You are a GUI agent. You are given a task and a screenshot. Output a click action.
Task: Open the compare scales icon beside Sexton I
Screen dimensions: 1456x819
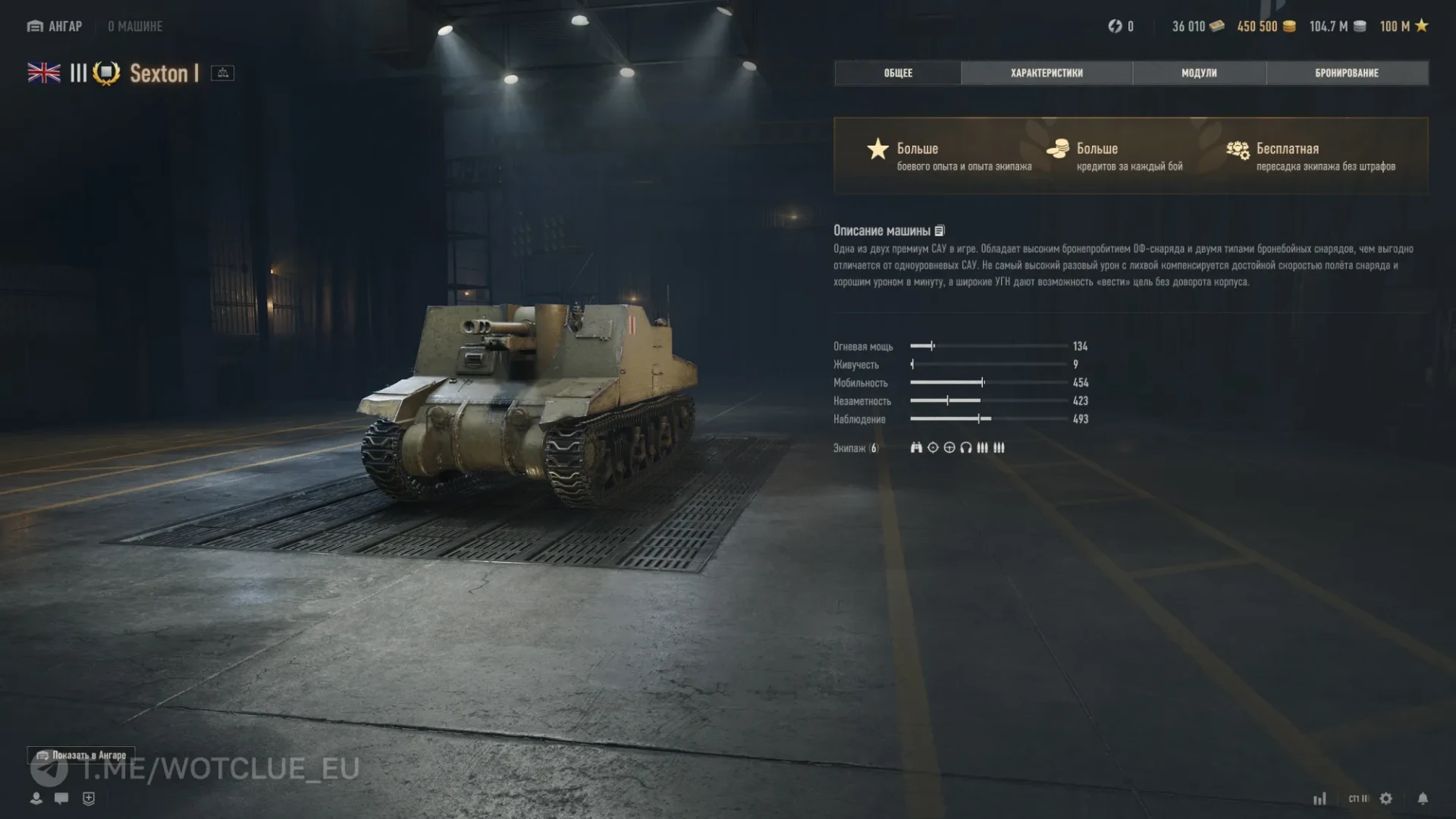tap(222, 73)
